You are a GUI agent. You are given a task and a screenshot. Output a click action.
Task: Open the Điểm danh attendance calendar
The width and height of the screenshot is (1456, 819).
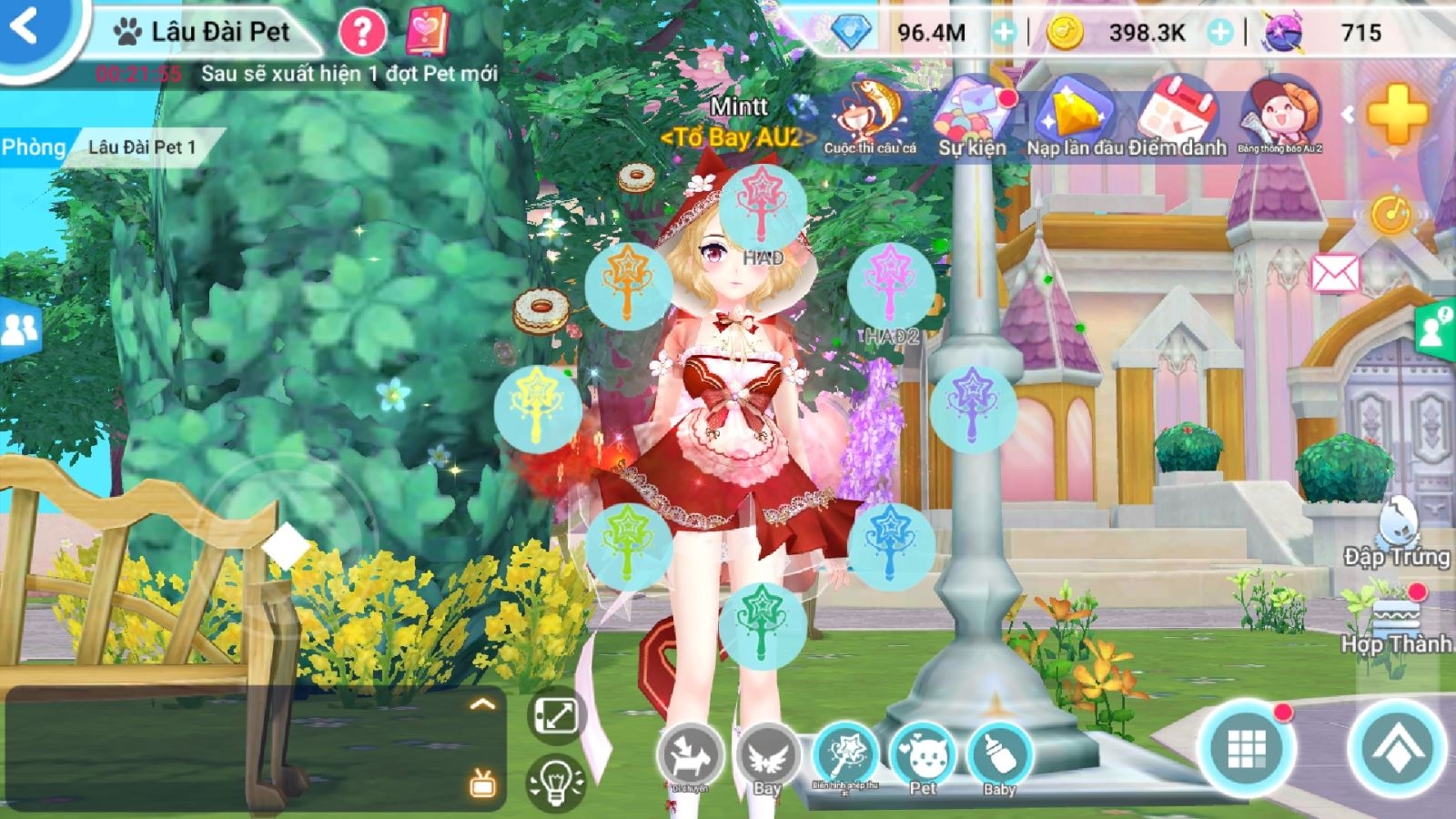1174,114
